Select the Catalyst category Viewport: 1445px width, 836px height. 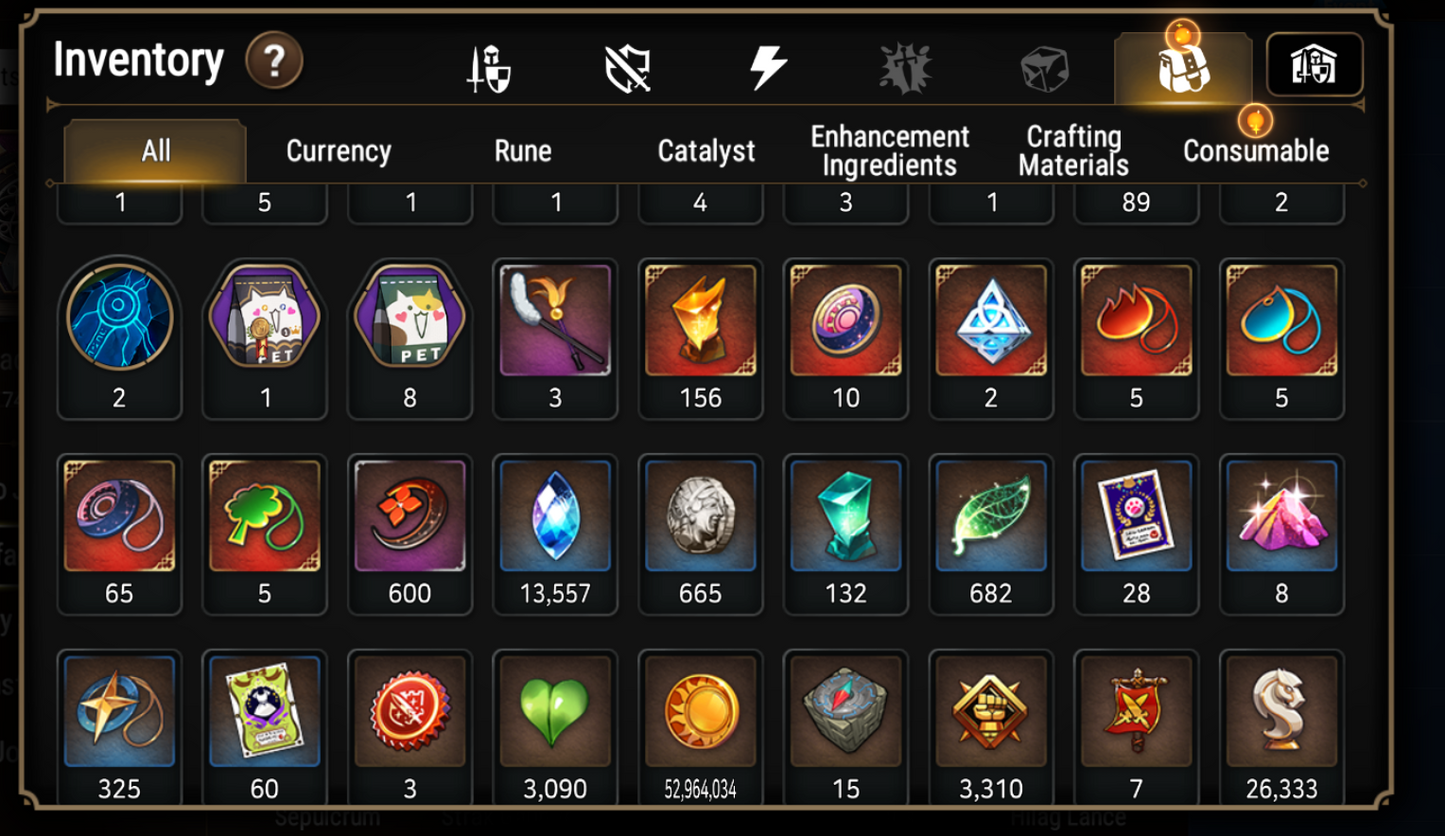click(x=705, y=151)
